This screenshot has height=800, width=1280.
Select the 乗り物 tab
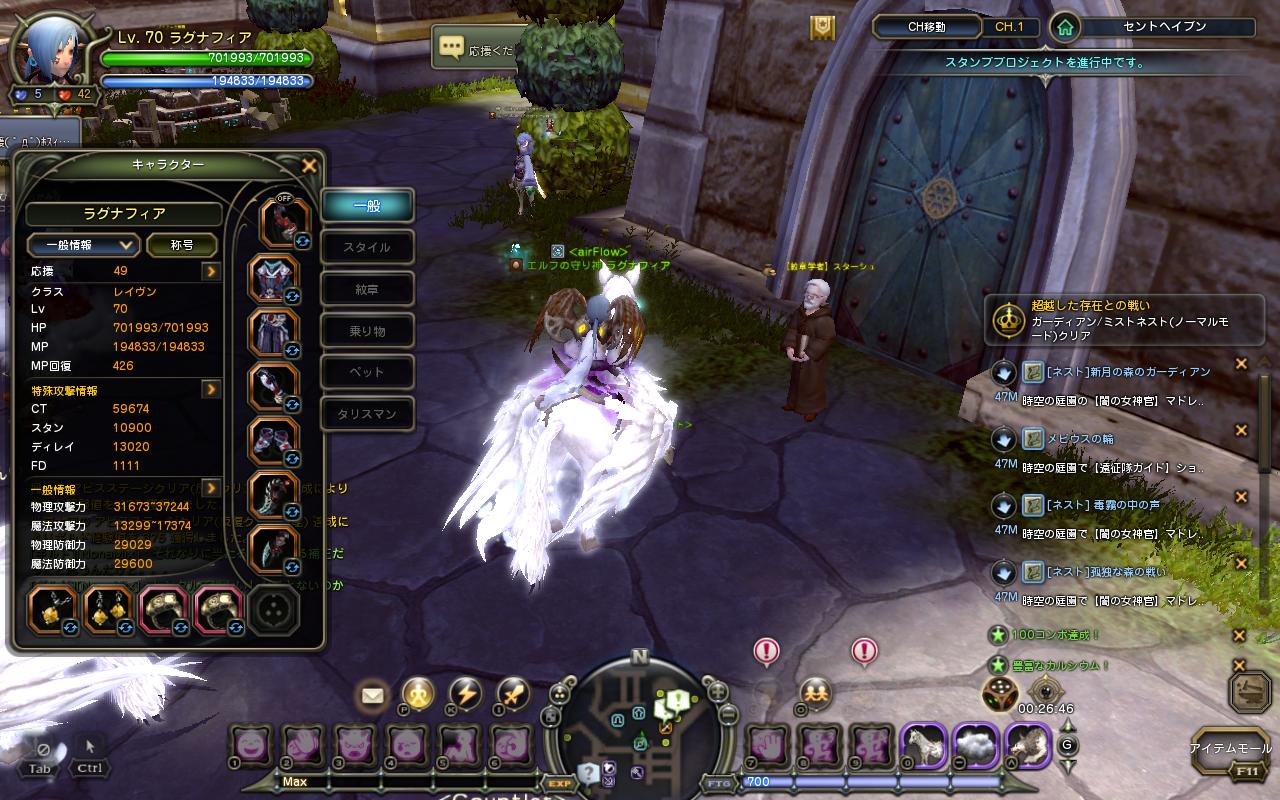[367, 331]
